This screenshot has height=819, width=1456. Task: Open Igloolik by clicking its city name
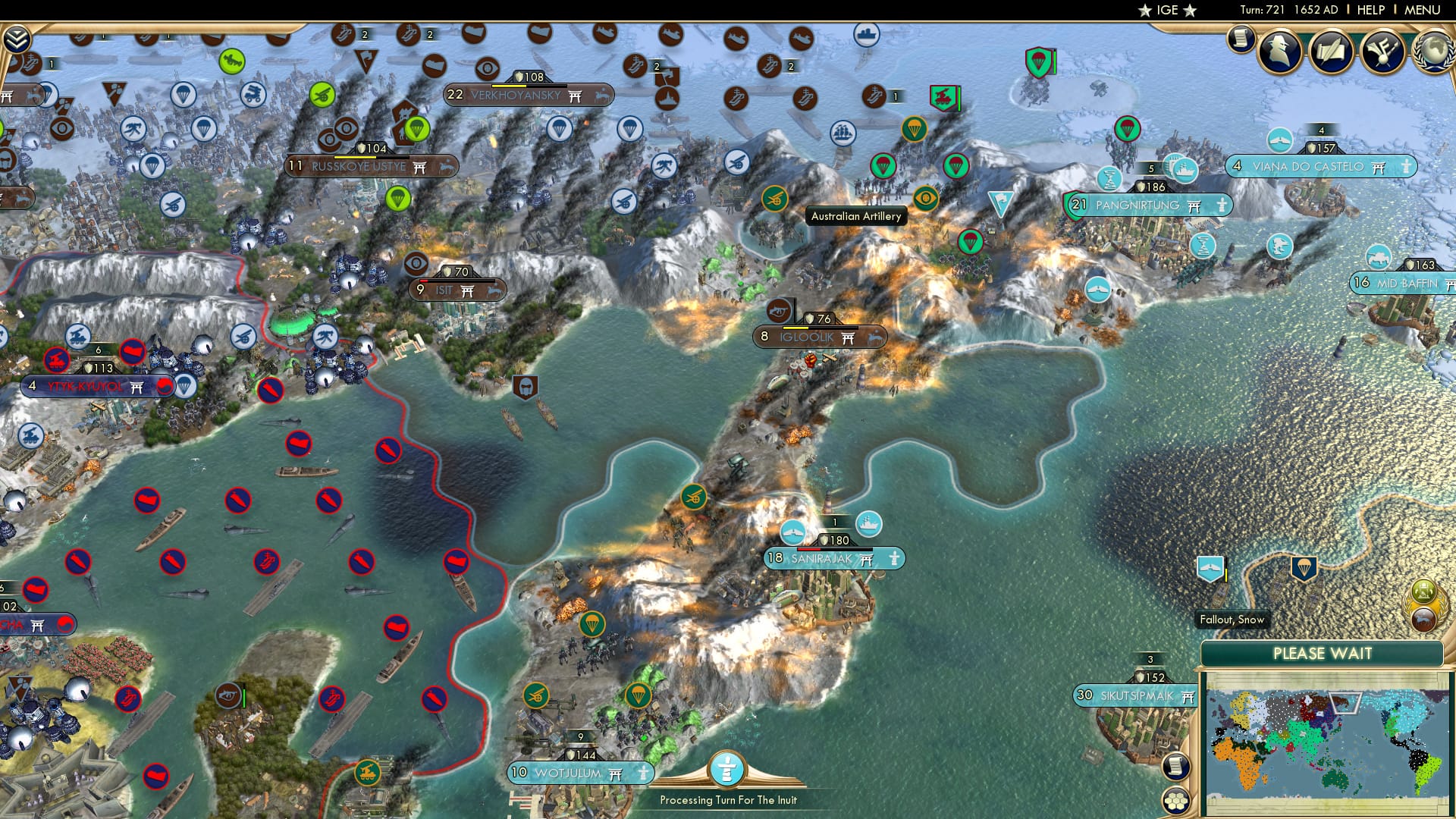805,335
